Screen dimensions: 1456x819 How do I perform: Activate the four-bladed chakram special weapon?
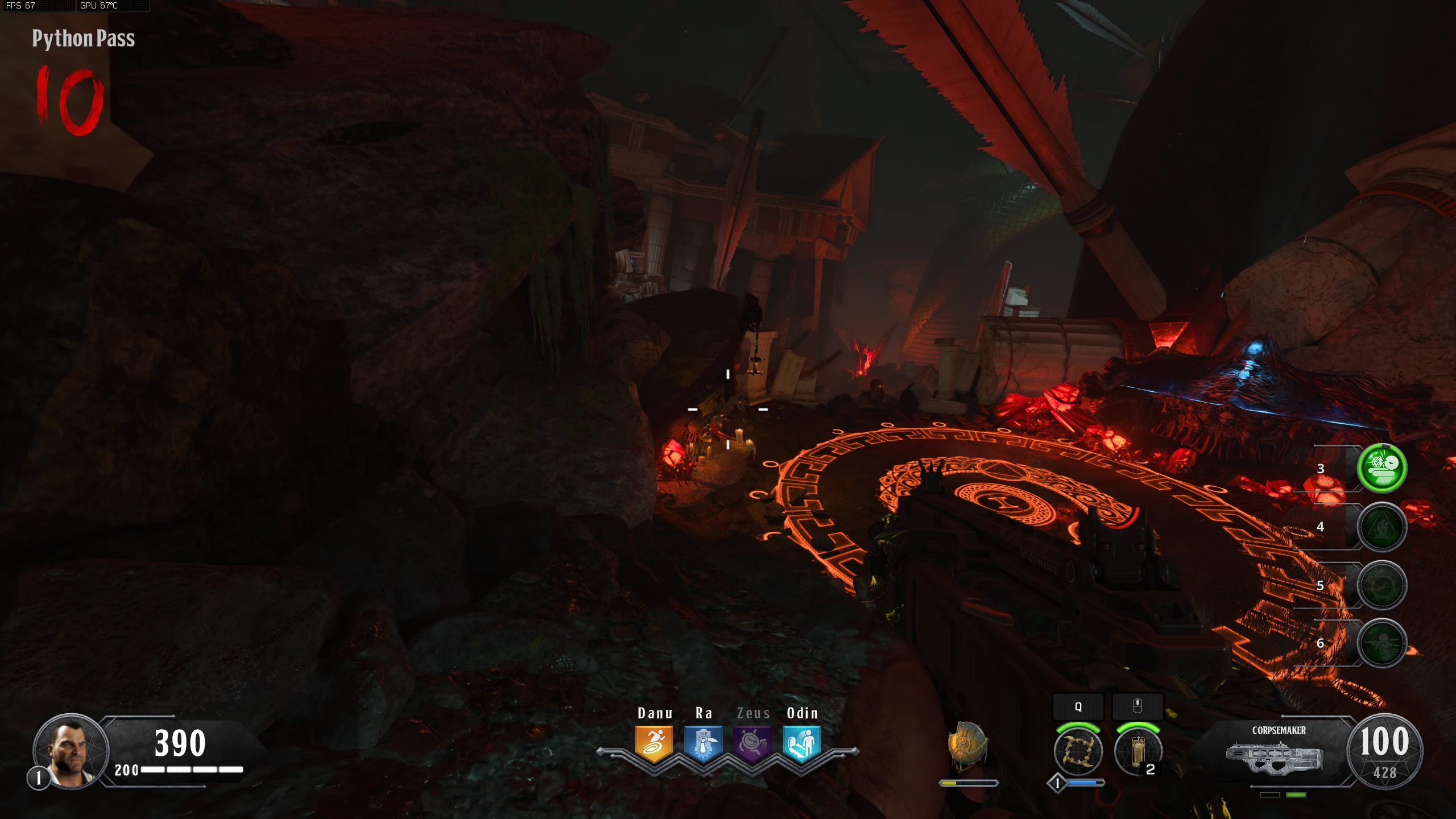(1078, 751)
